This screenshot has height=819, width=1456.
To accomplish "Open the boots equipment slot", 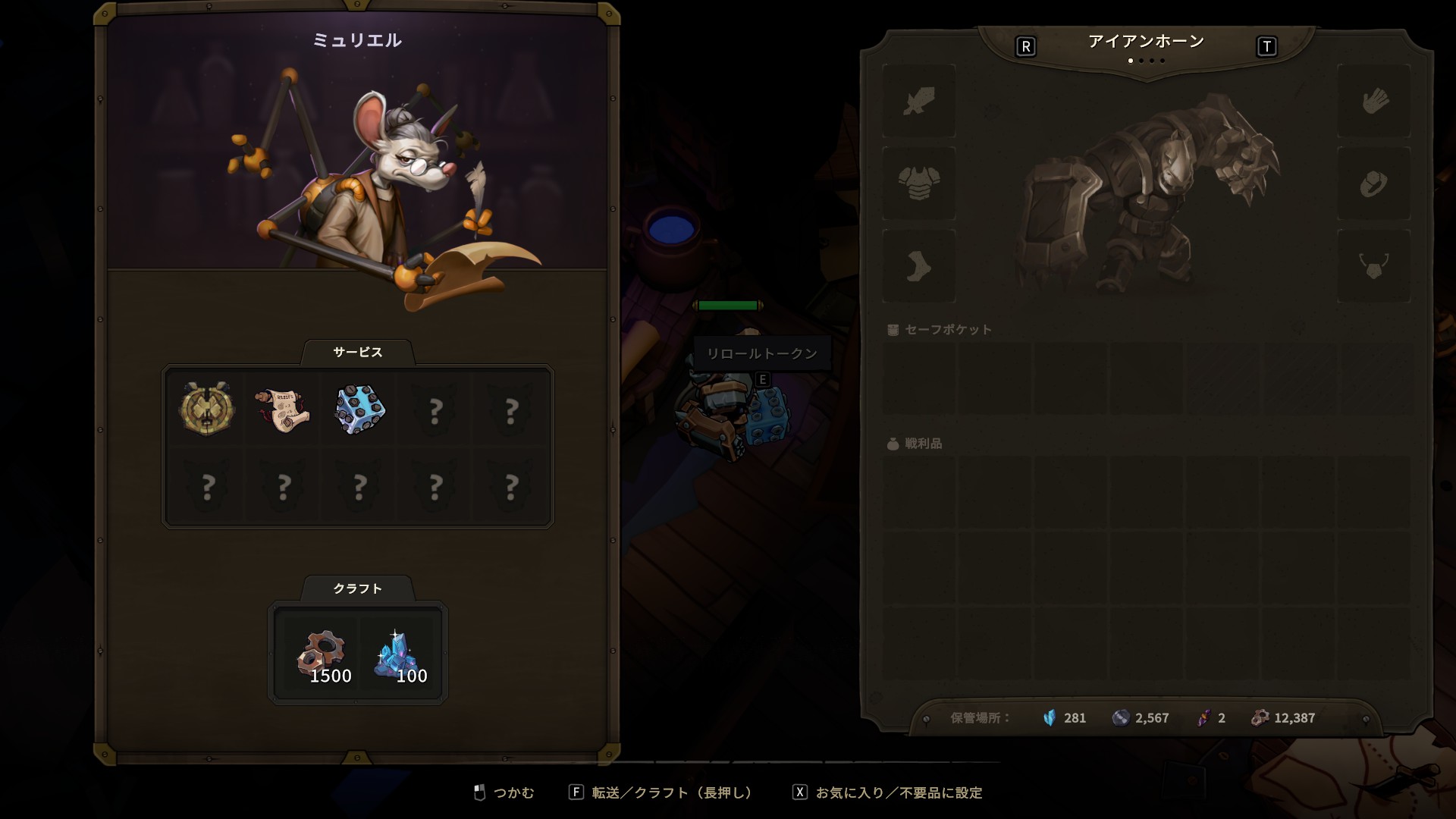I will click(919, 266).
